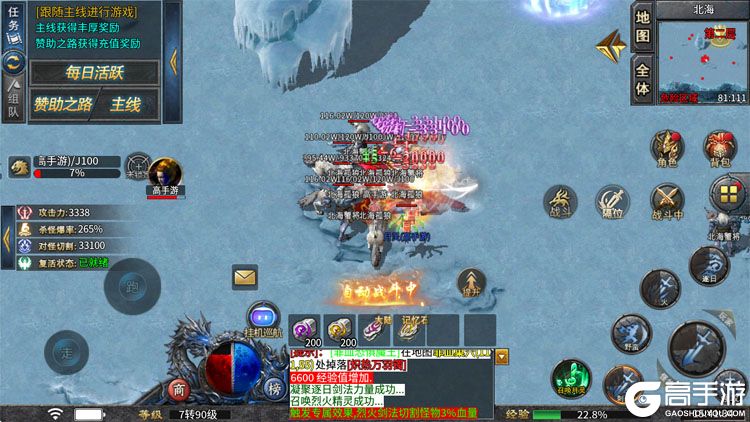This screenshot has width=750, height=422.
Task: Collapse the quest panel with the arrow
Action: pos(172,60)
